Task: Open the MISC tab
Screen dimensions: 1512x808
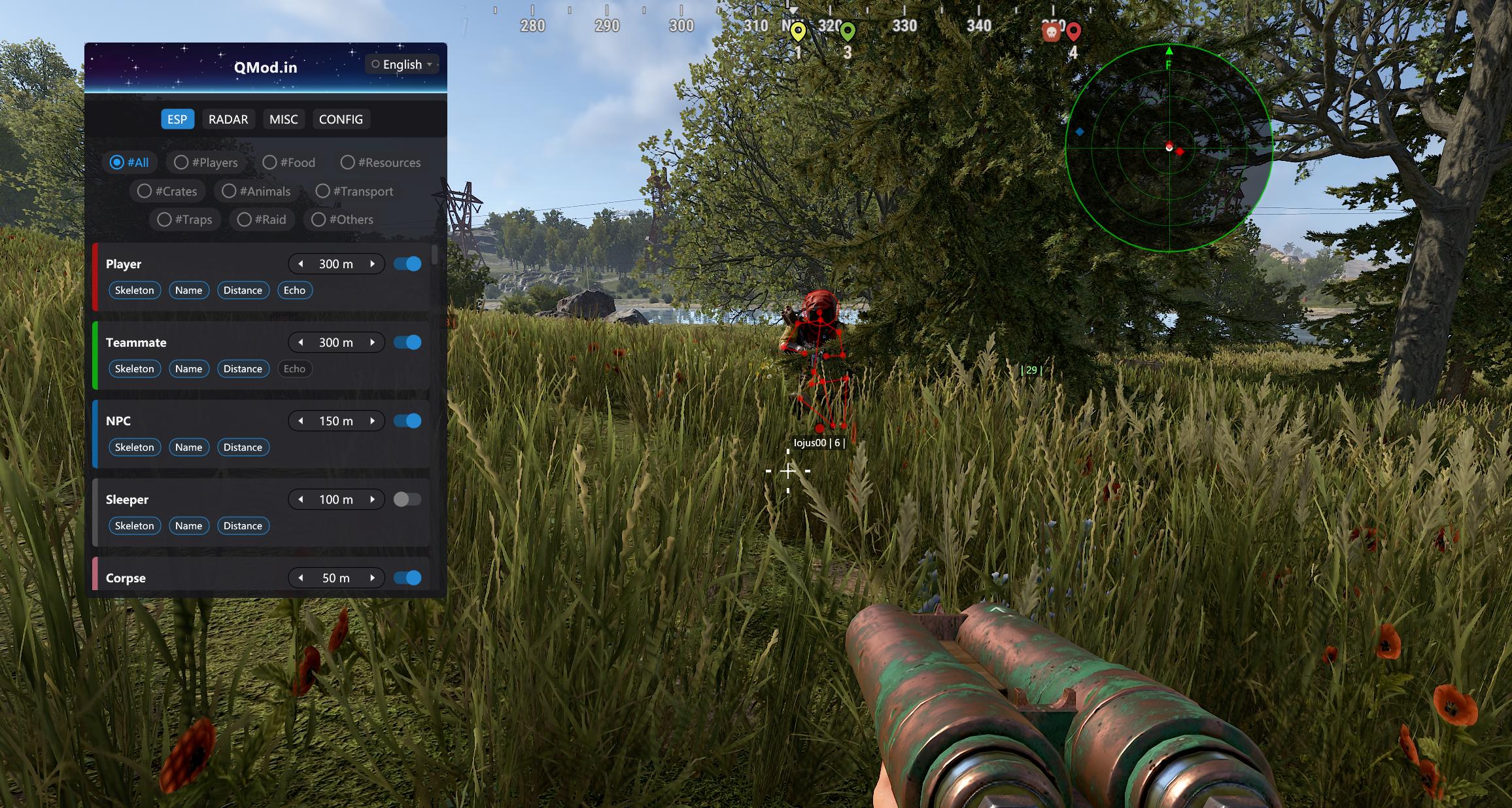Action: tap(283, 119)
